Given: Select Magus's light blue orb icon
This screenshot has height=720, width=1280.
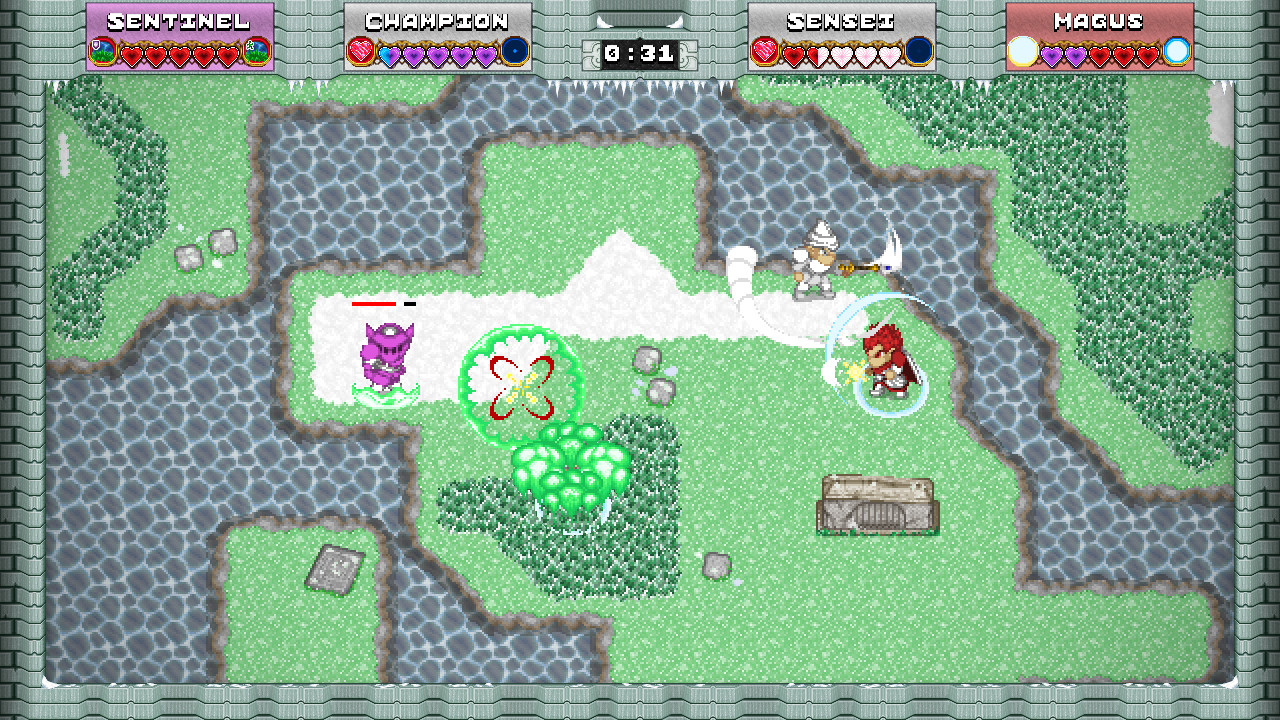Looking at the screenshot, I should (x=1177, y=50).
